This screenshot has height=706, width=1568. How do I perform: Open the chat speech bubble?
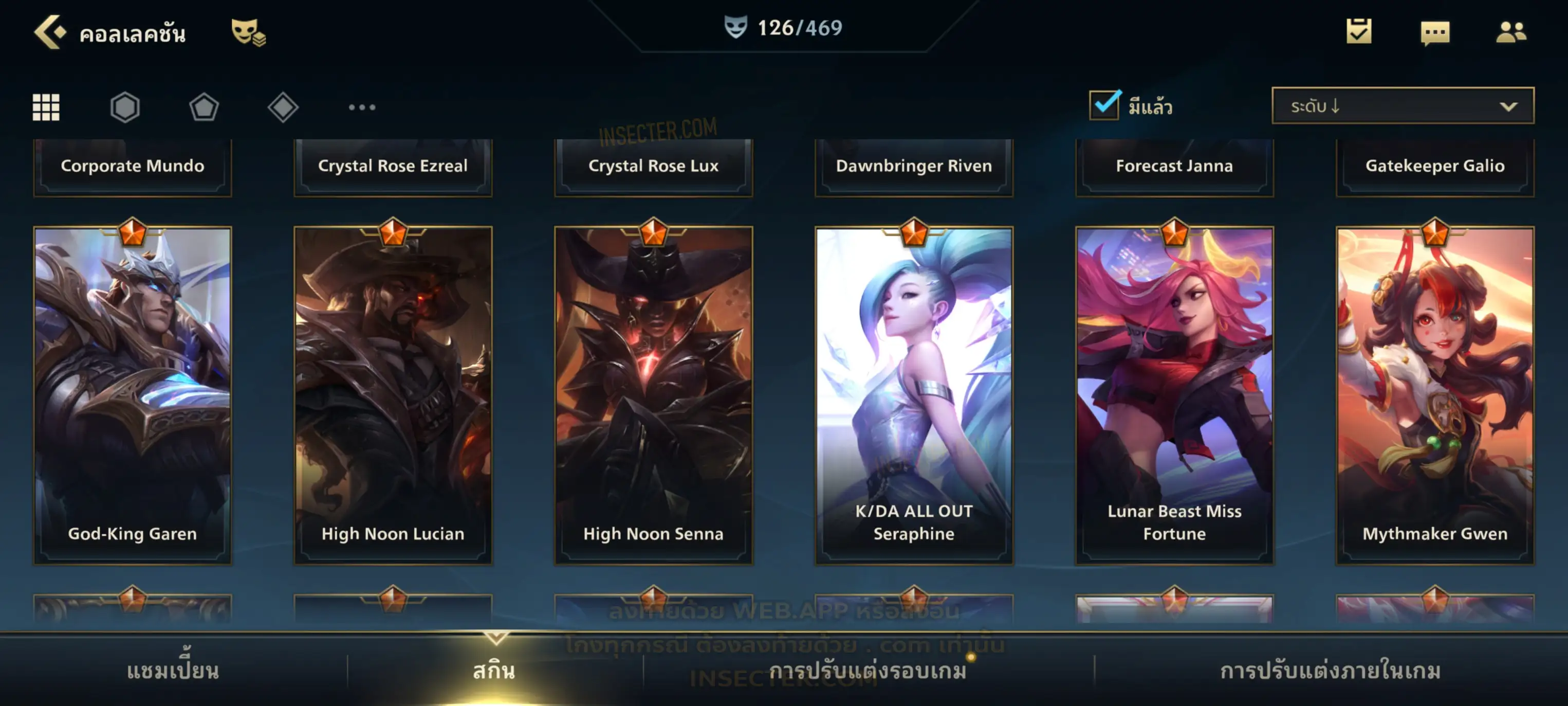(1435, 32)
